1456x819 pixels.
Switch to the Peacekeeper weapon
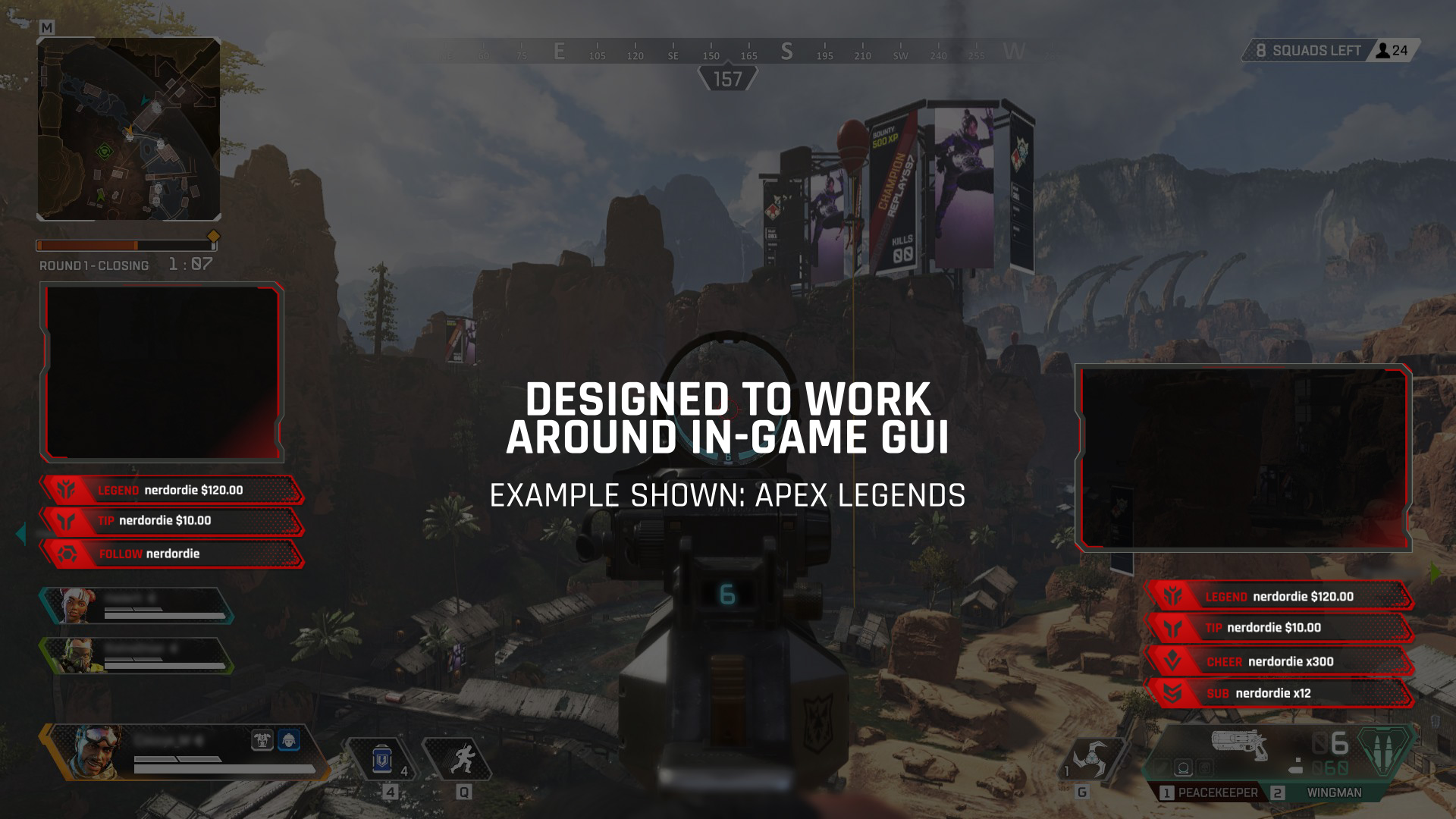1209,792
